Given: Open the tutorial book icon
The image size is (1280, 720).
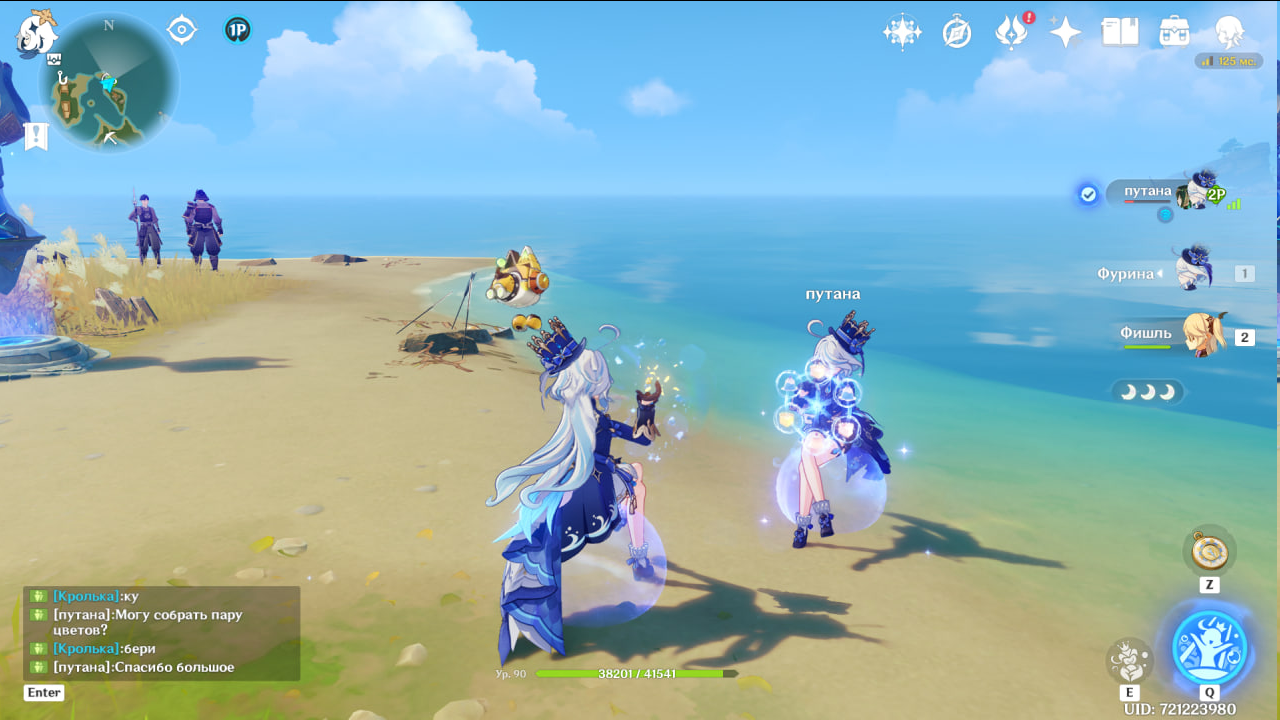Looking at the screenshot, I should click(1120, 32).
